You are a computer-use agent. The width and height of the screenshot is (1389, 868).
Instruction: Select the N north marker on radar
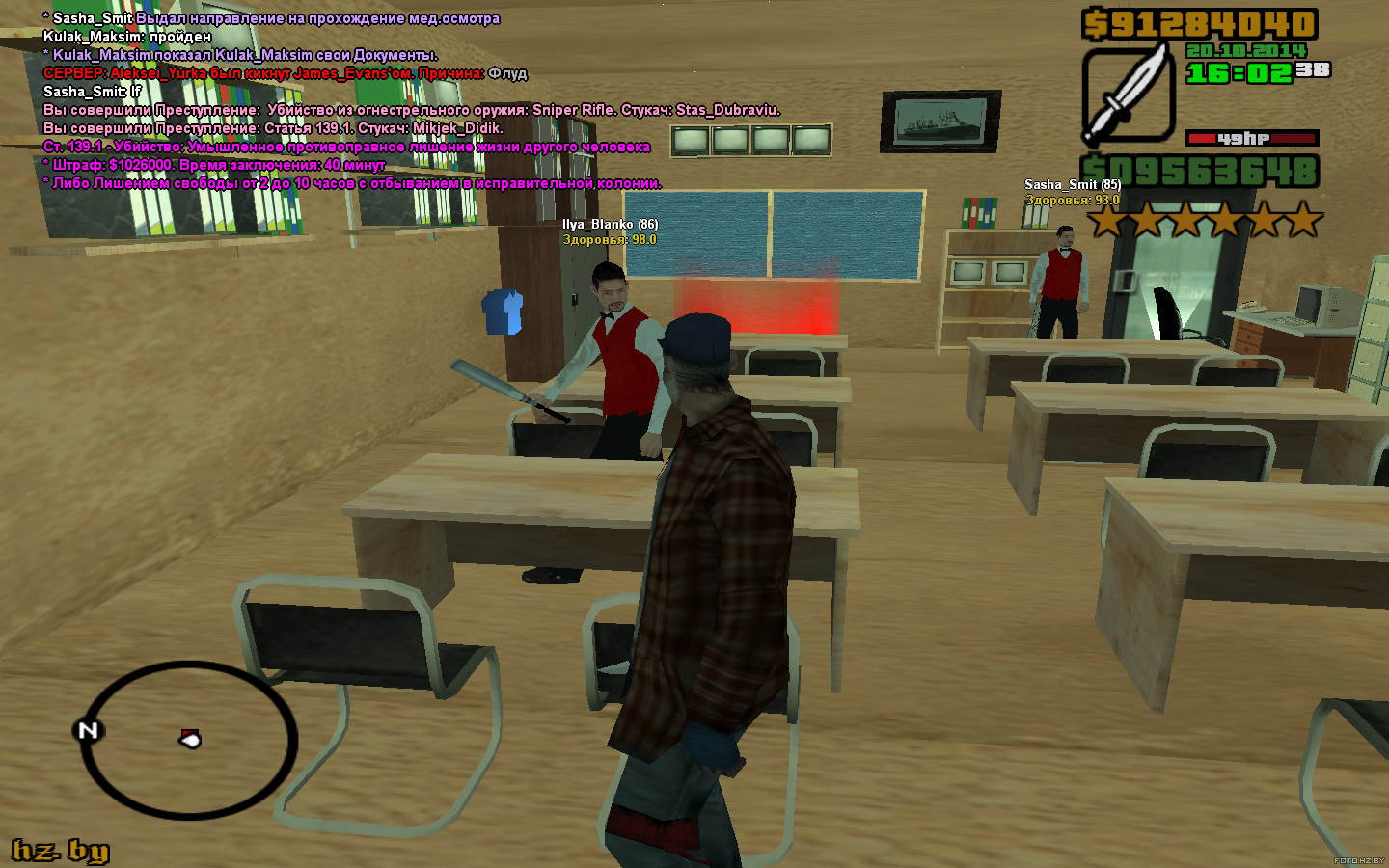coord(88,730)
